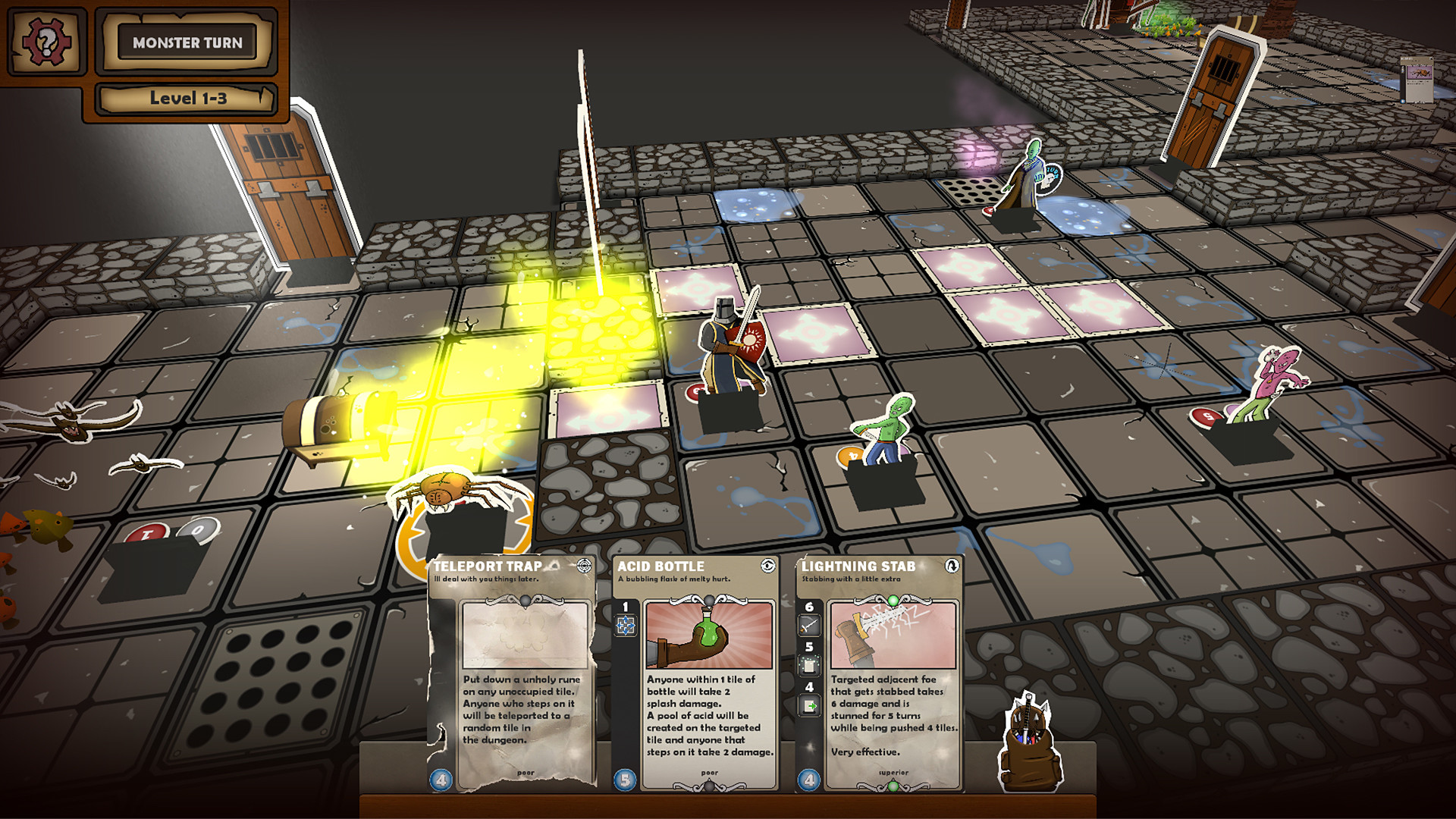This screenshot has width=1456, height=819.
Task: Click the circular rune icon on Lightning Stab header
Action: point(952,566)
